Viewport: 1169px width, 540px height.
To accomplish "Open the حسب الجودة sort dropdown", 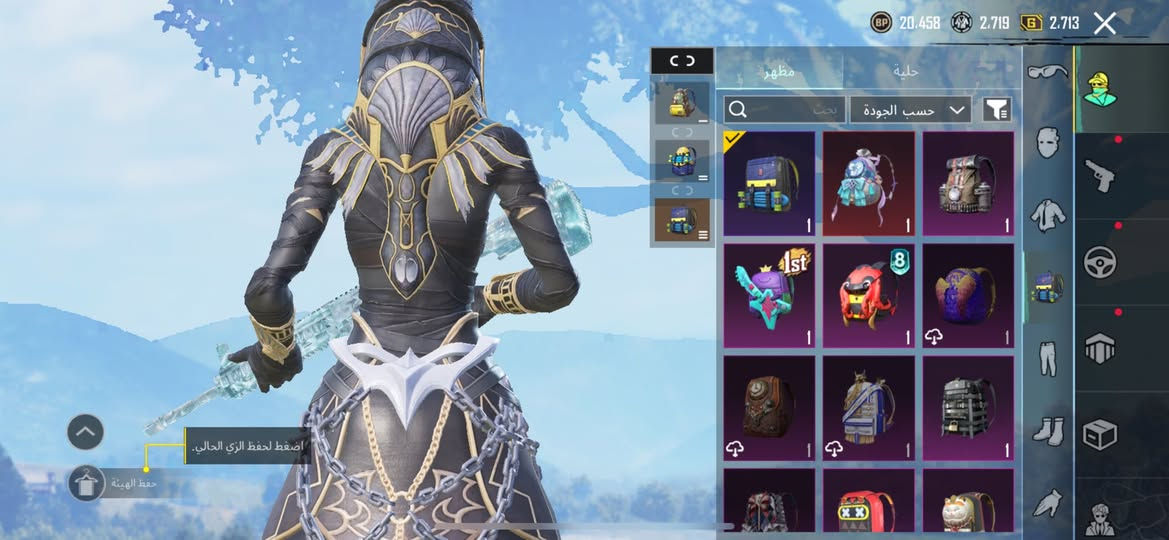I will click(910, 110).
